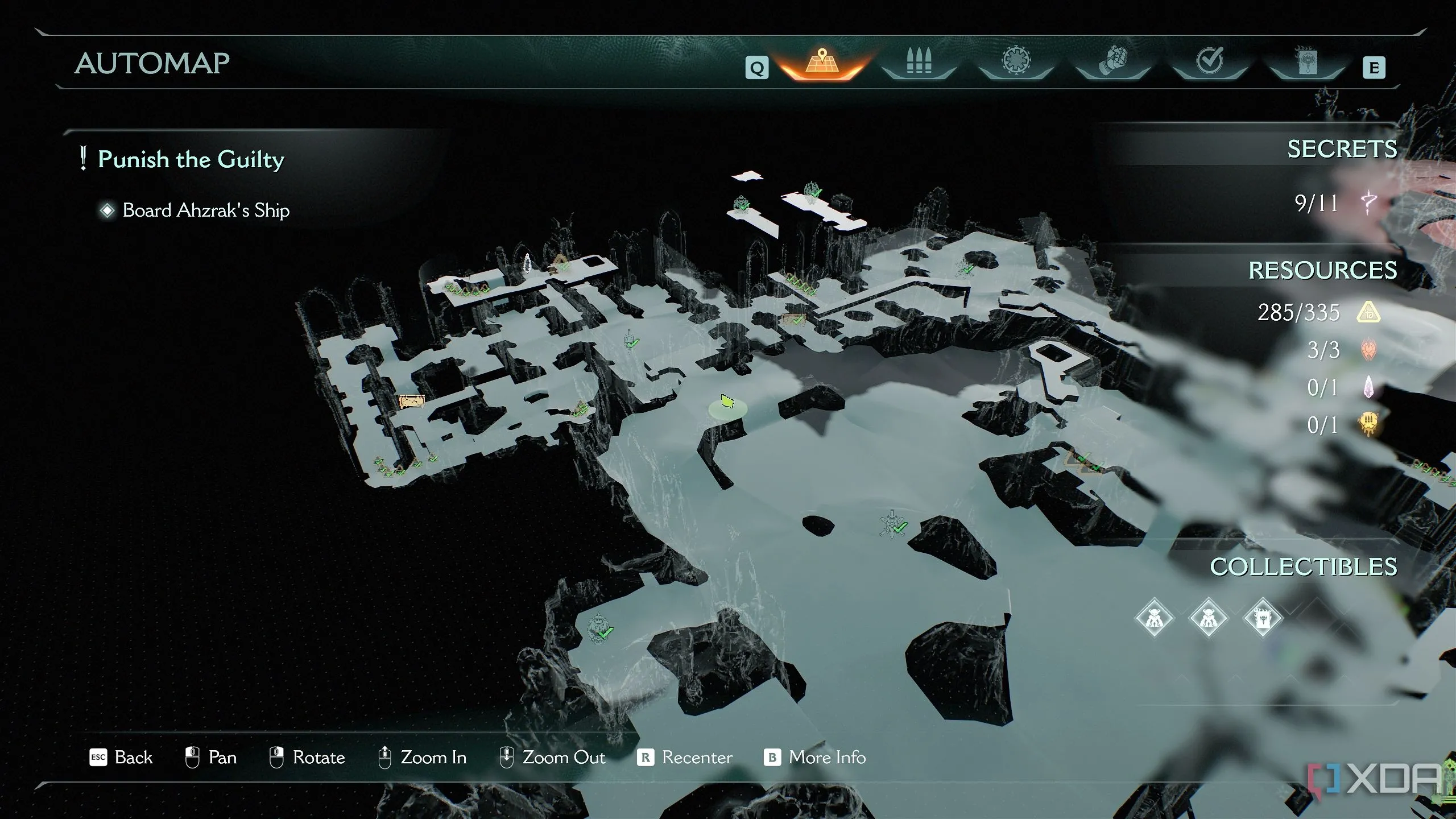1456x819 pixels.
Task: Open the spiked shield saw tab
Action: 1016,61
